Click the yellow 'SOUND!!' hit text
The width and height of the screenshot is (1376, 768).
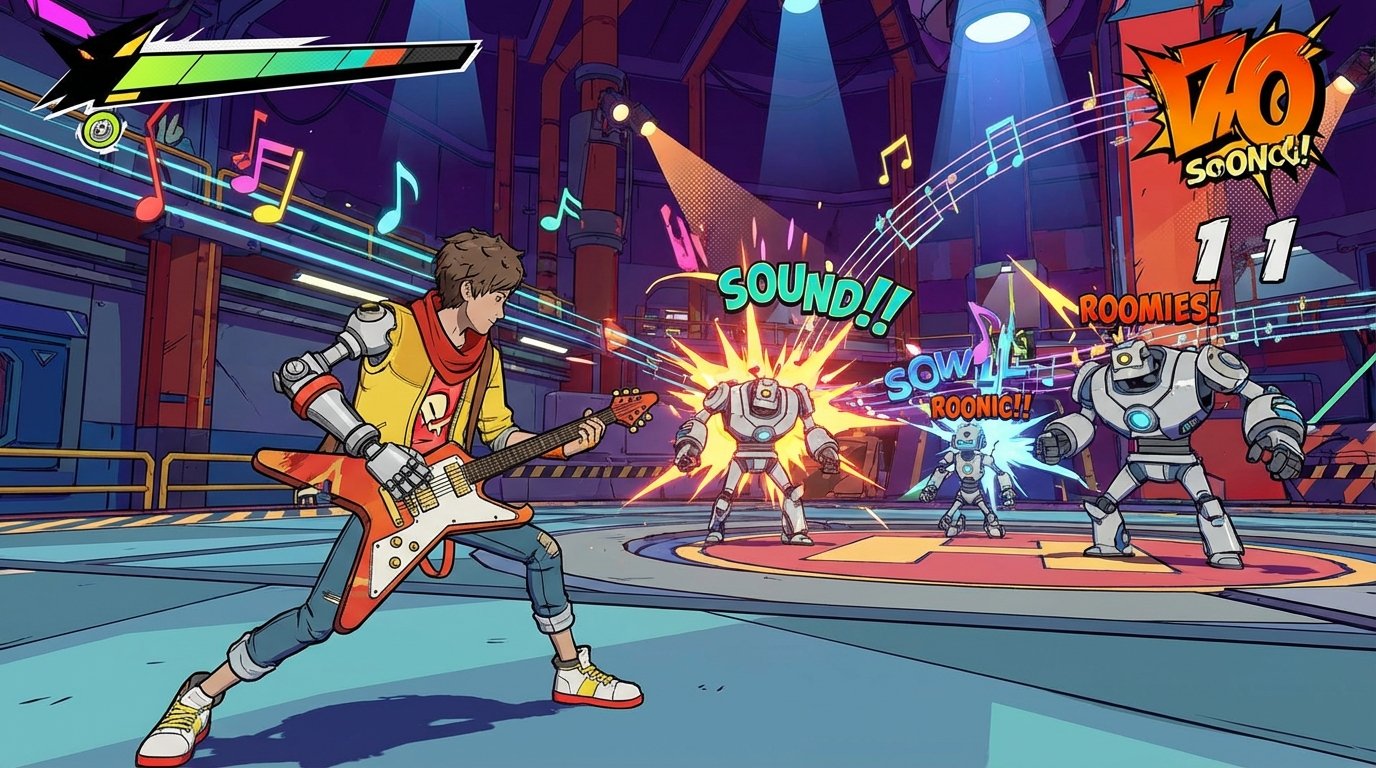(x=808, y=292)
